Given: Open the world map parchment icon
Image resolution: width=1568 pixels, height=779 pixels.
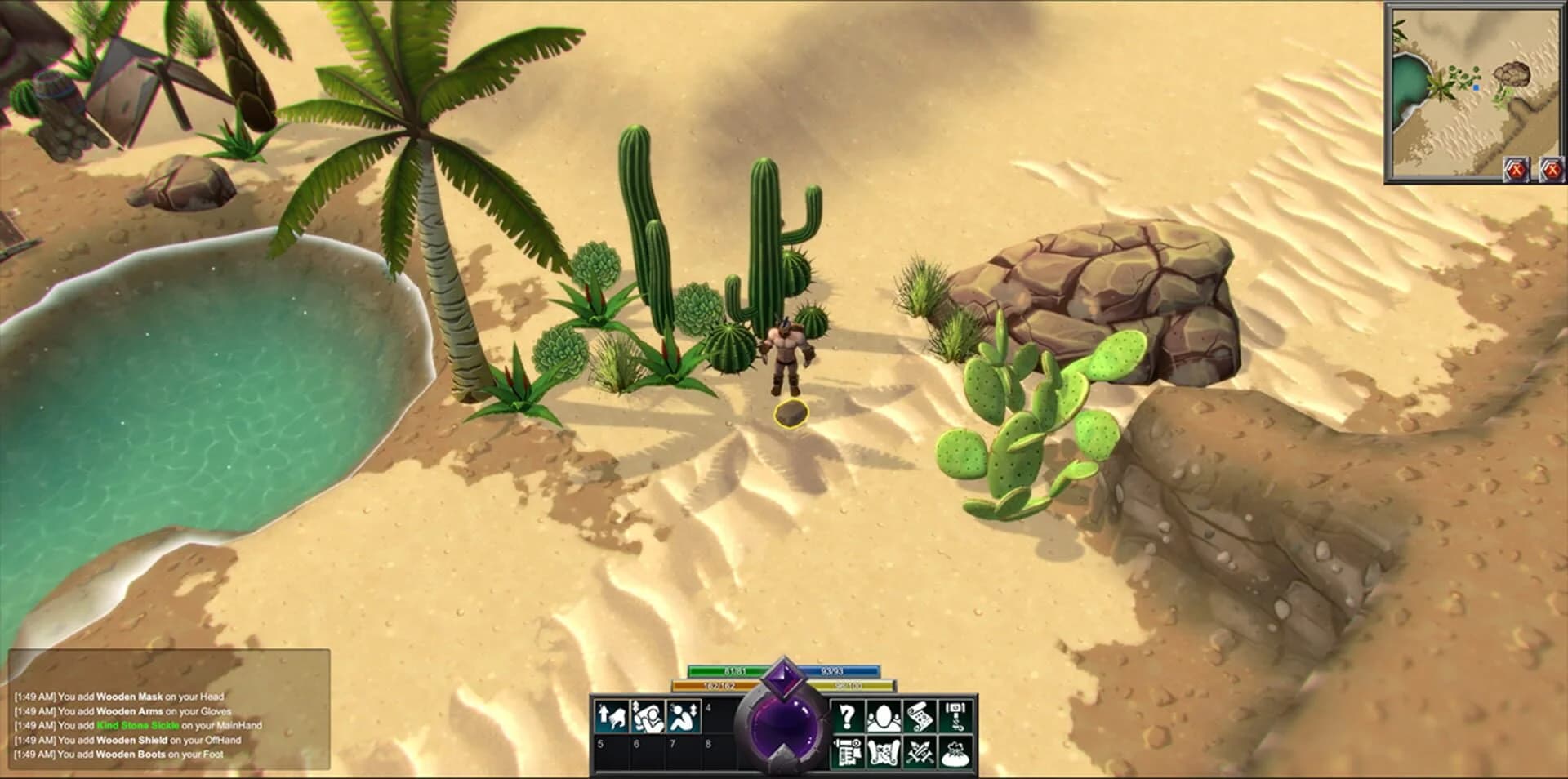Looking at the screenshot, I should tap(884, 753).
